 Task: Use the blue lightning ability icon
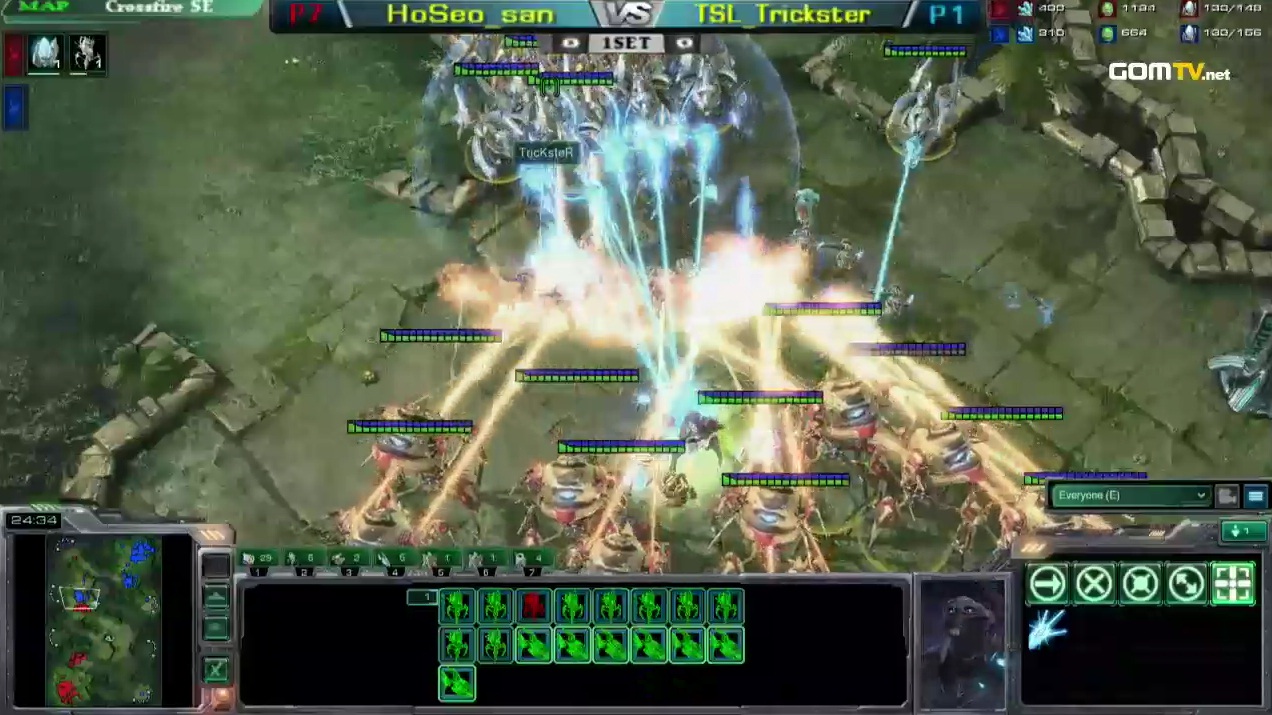click(x=1047, y=630)
